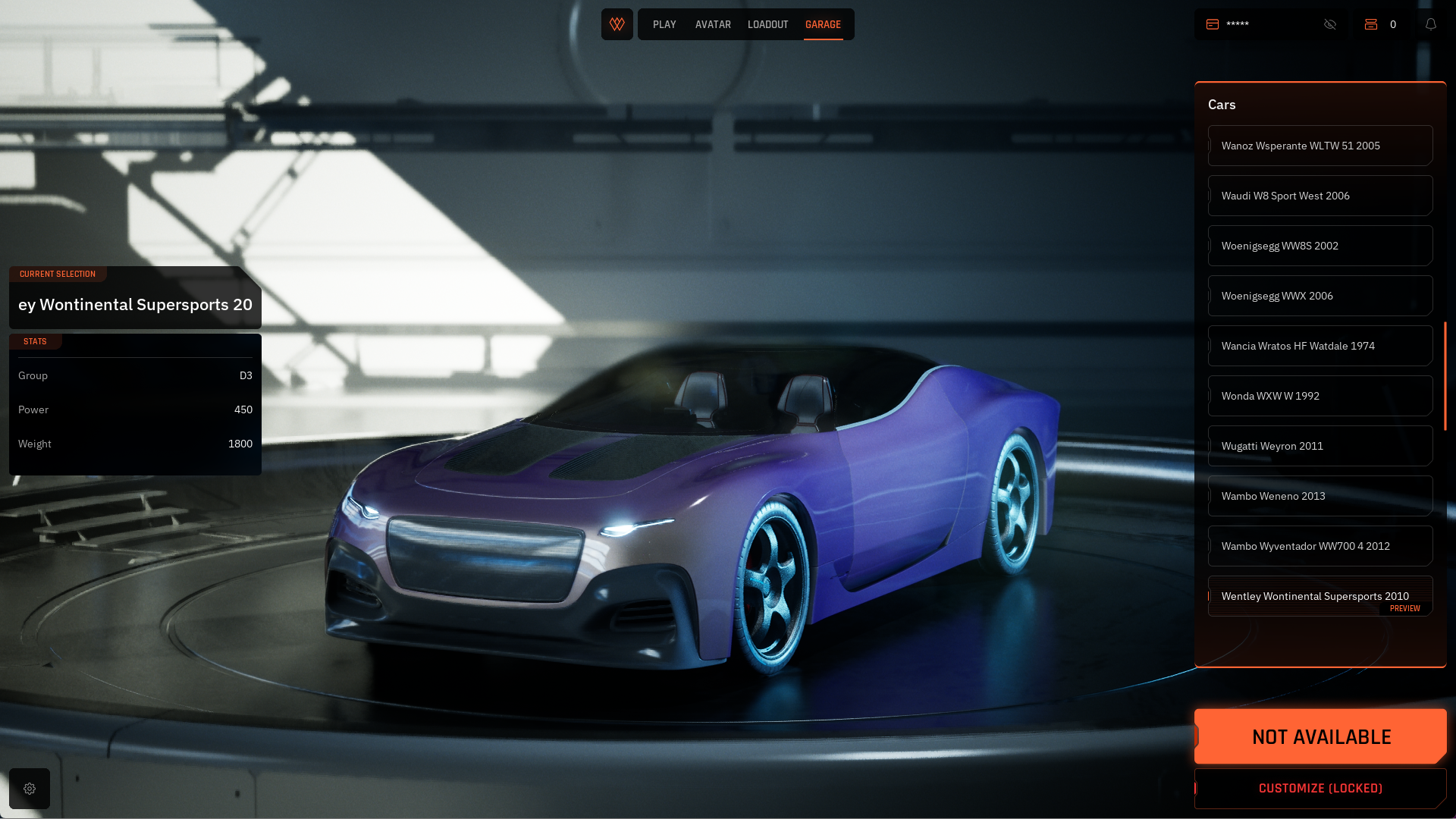This screenshot has width=1456, height=819.
Task: Toggle balance visibility eye icon
Action: (1330, 24)
